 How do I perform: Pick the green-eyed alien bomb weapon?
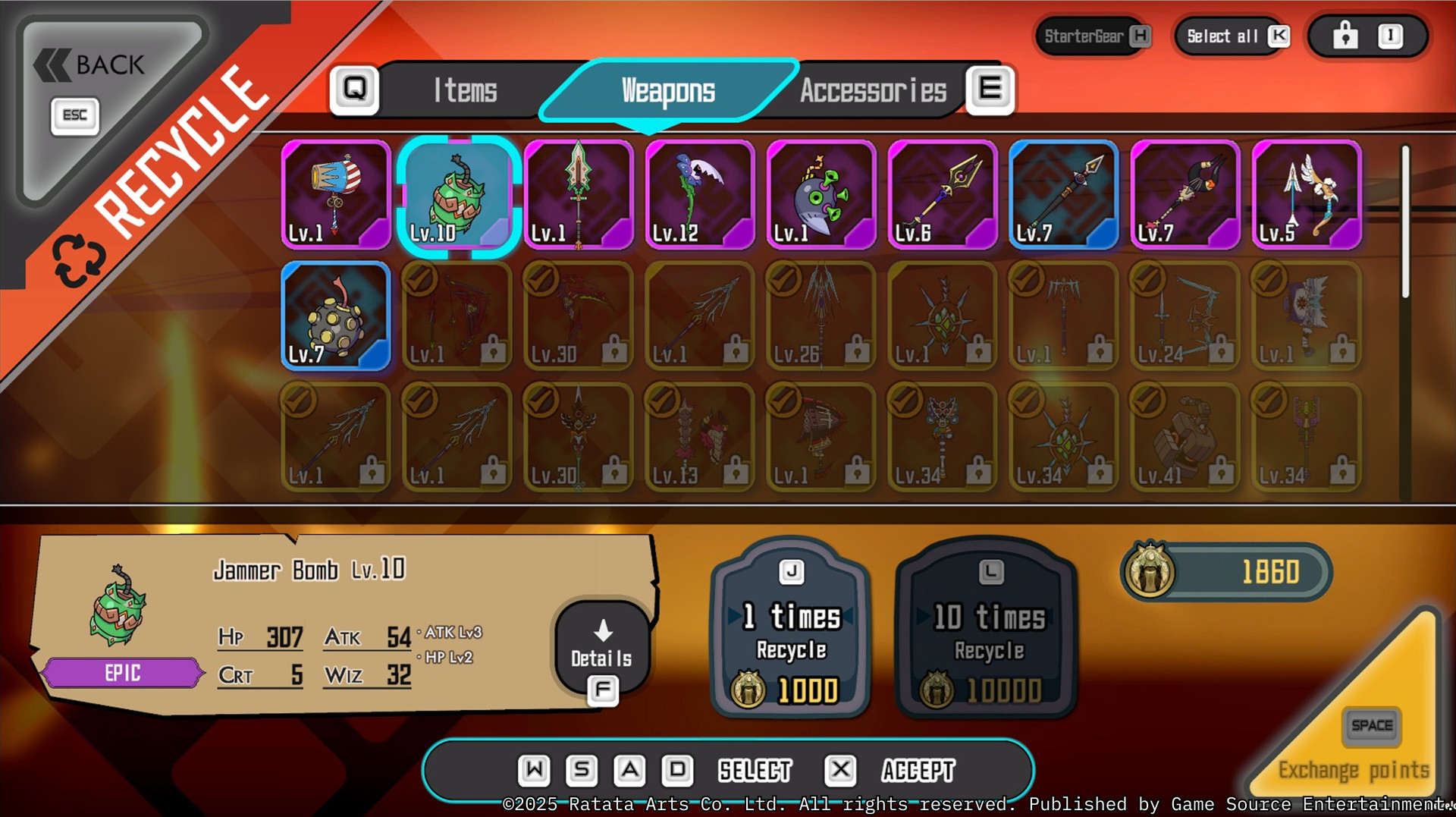[821, 195]
